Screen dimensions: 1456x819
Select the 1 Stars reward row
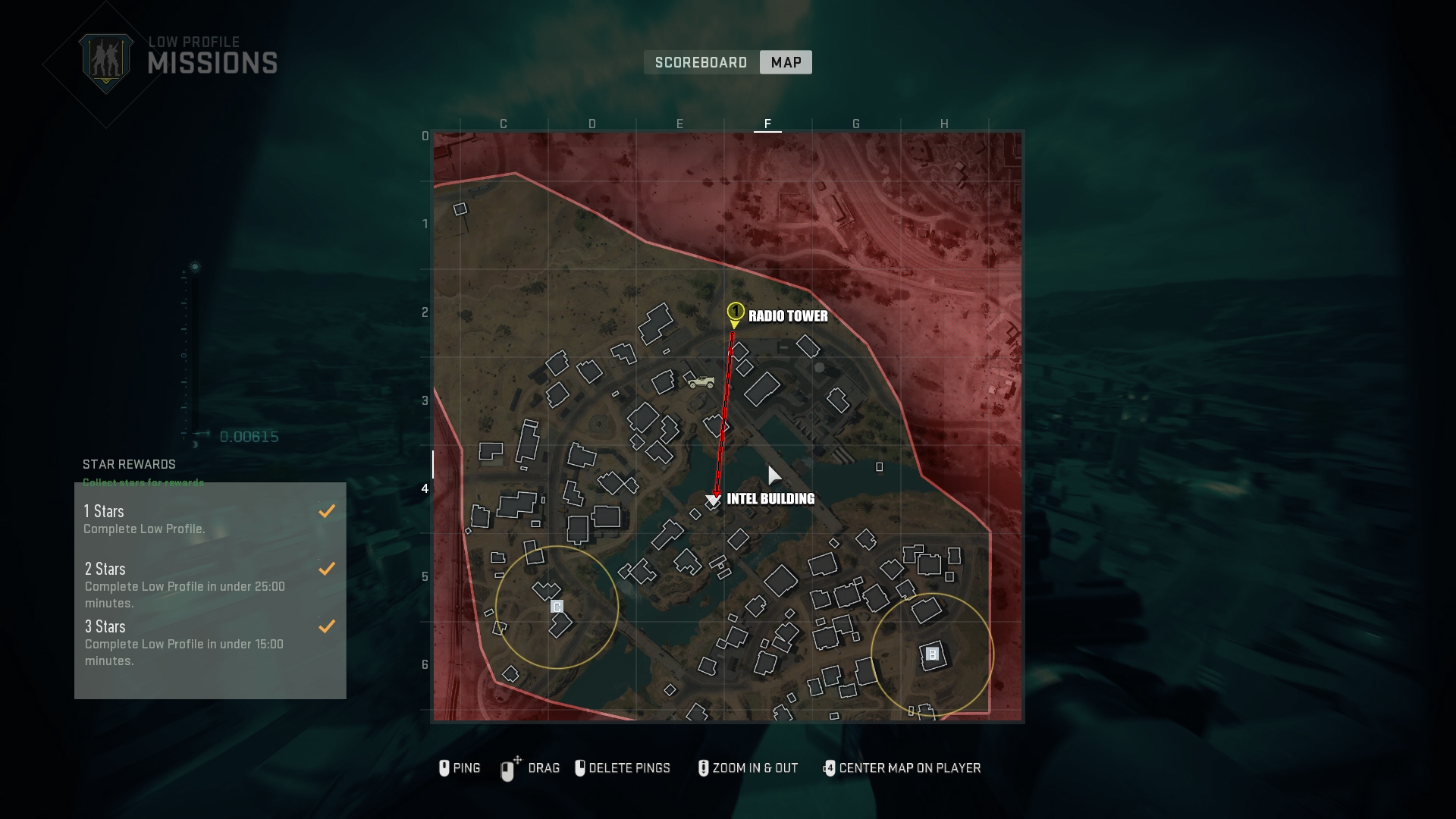coord(210,519)
